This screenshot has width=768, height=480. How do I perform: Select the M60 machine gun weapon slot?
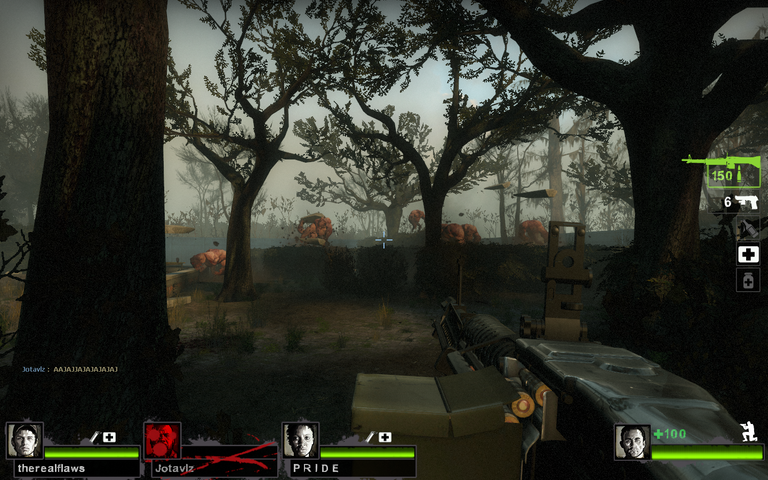point(722,168)
